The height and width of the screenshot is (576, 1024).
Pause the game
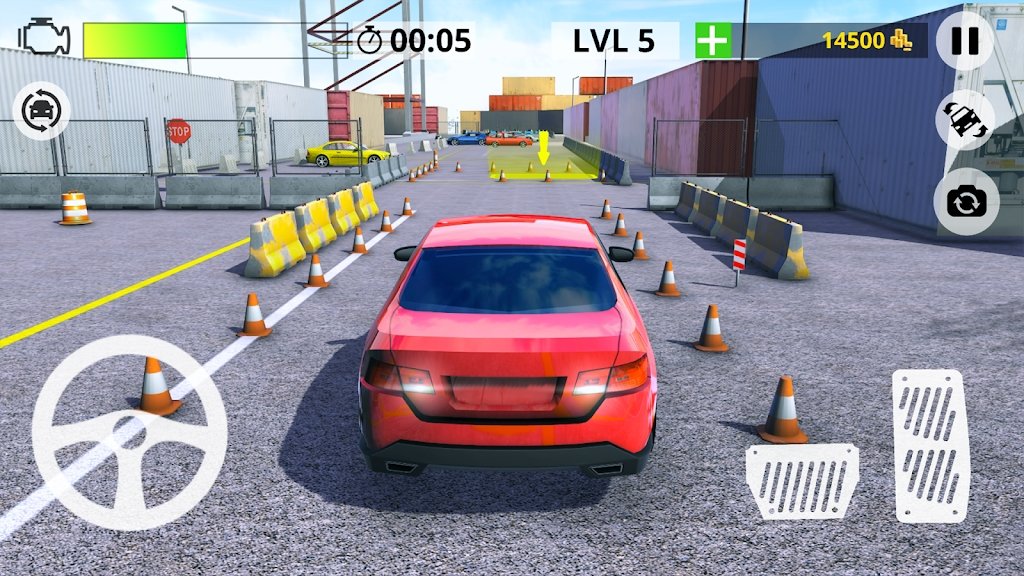(x=965, y=41)
